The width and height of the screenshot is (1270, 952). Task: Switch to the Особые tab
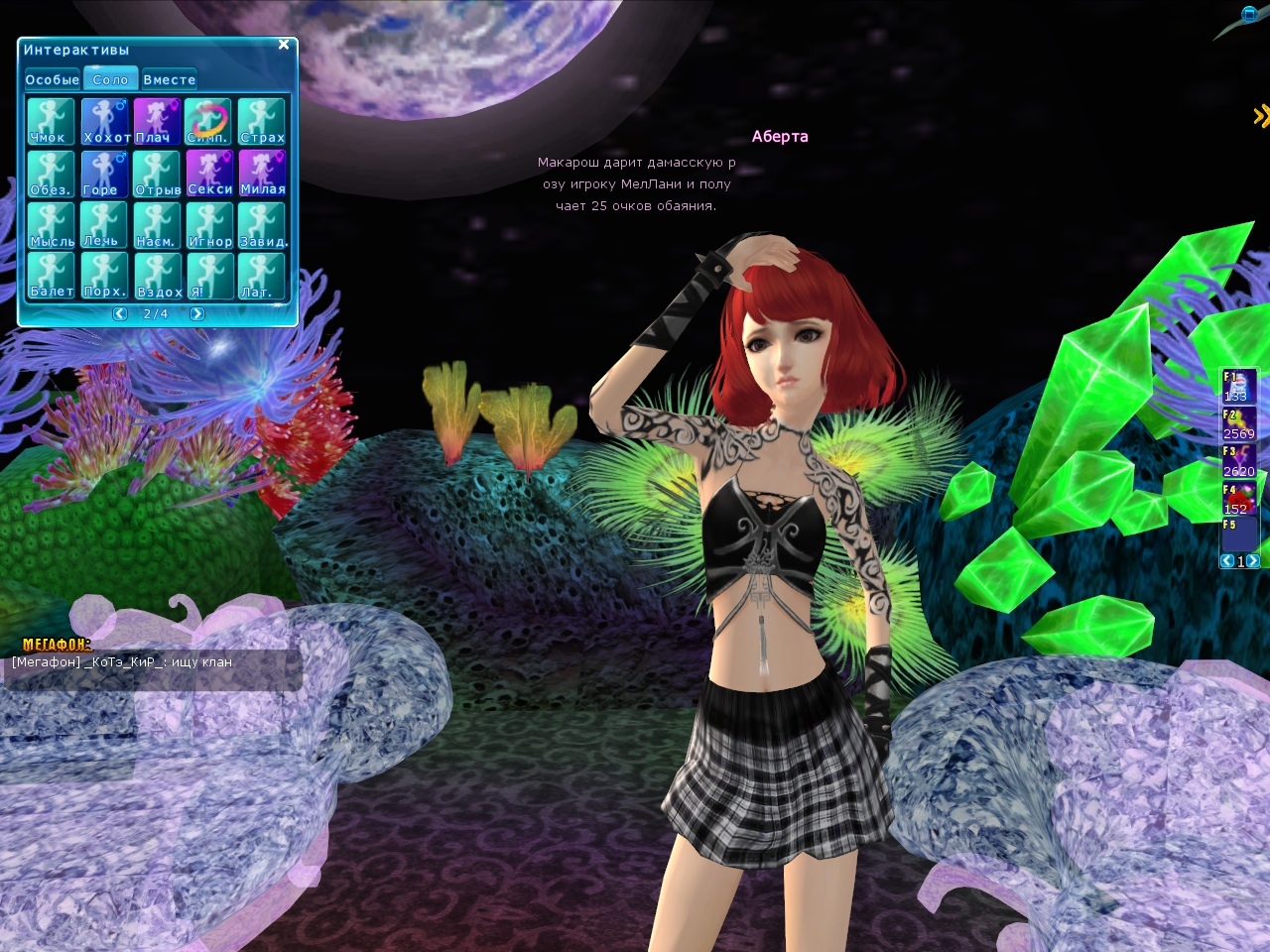point(52,79)
